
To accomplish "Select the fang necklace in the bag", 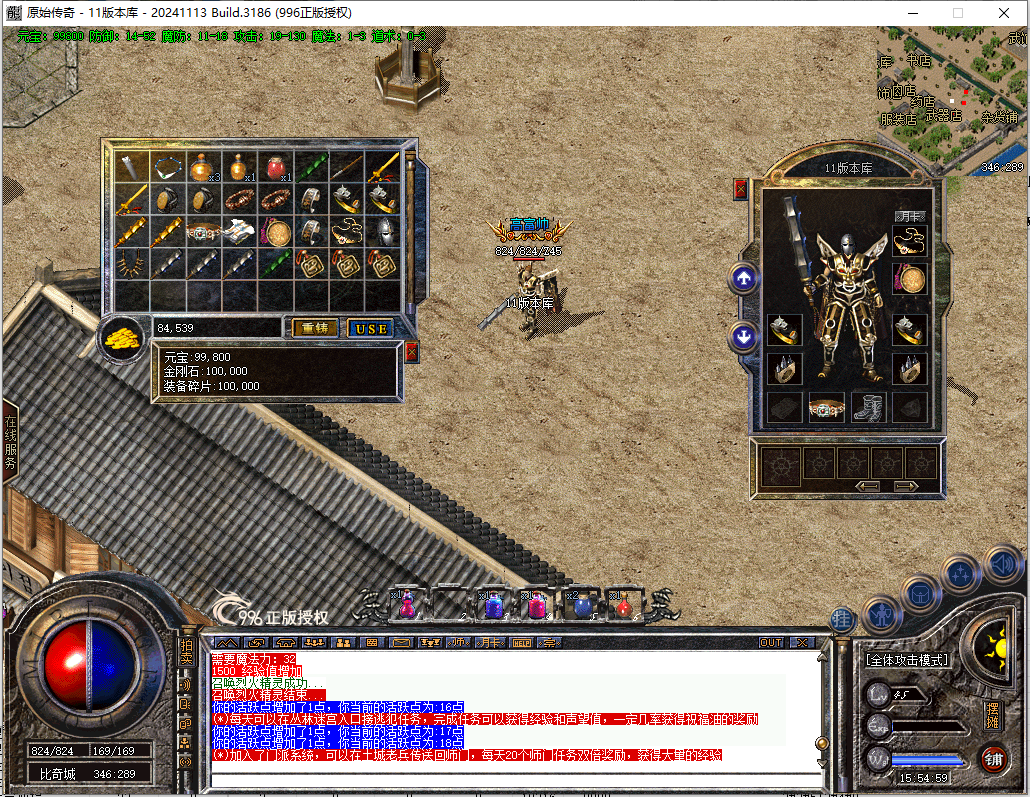I will point(130,265).
